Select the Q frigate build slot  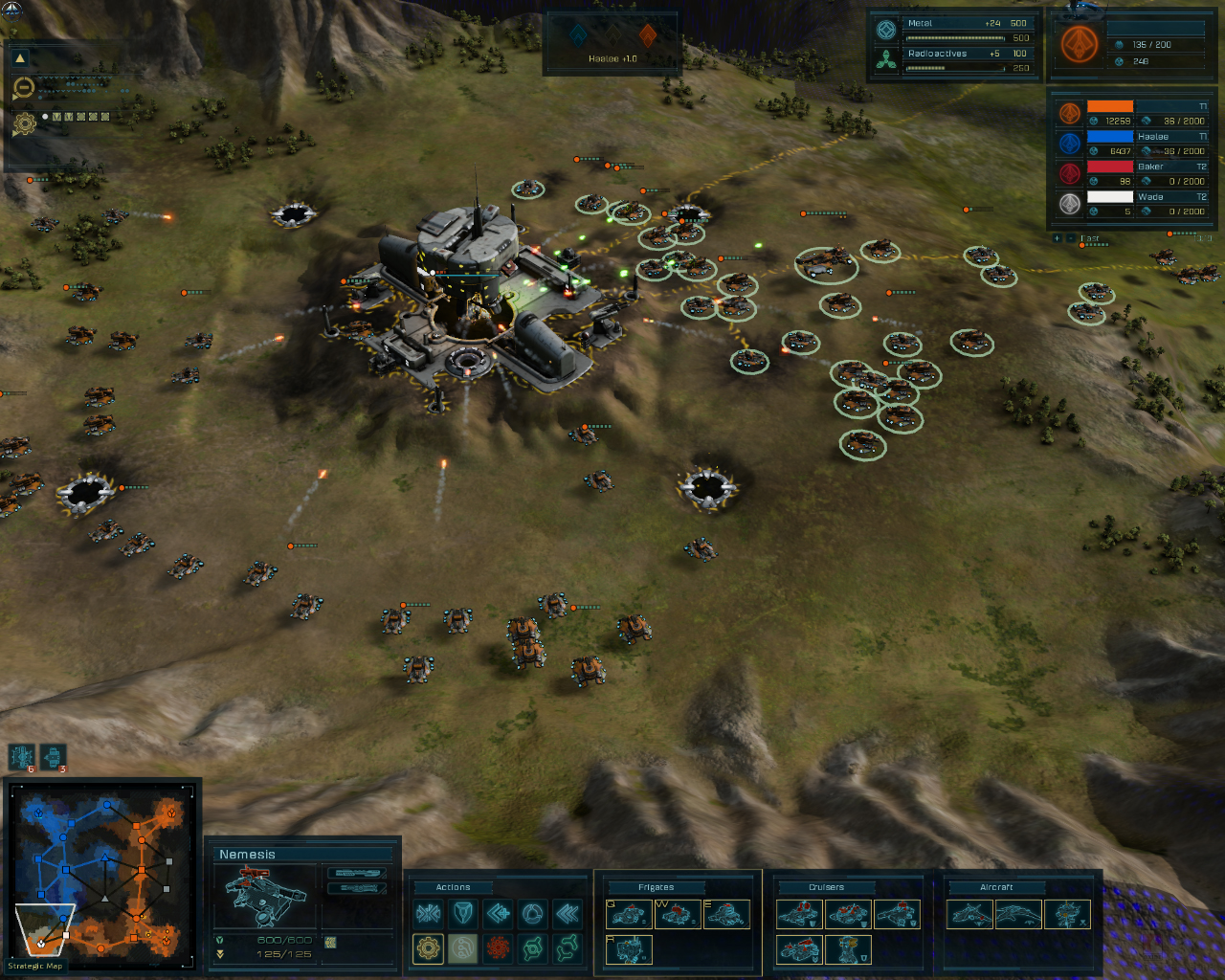(630, 915)
